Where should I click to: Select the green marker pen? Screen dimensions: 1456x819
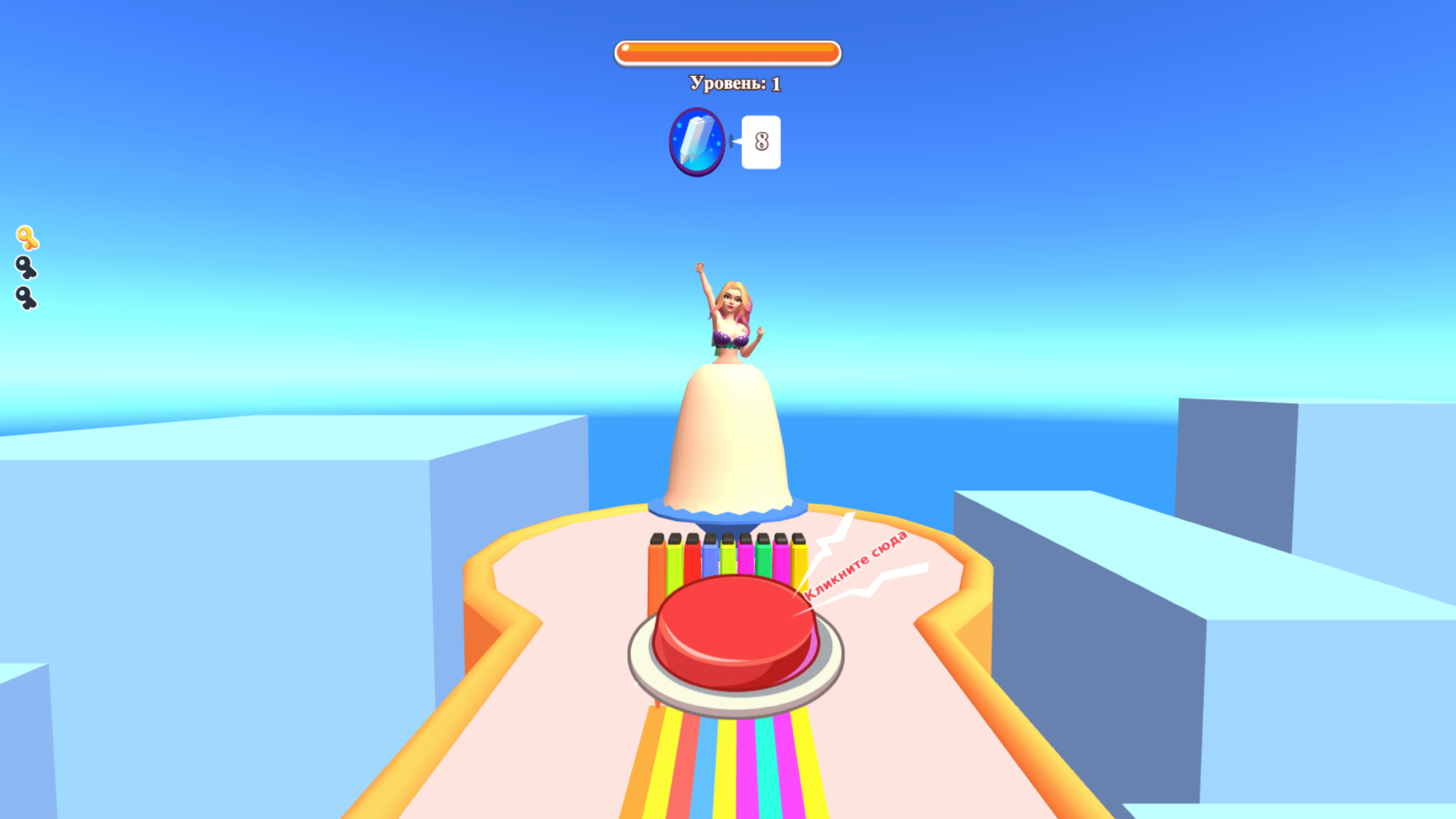(x=765, y=556)
